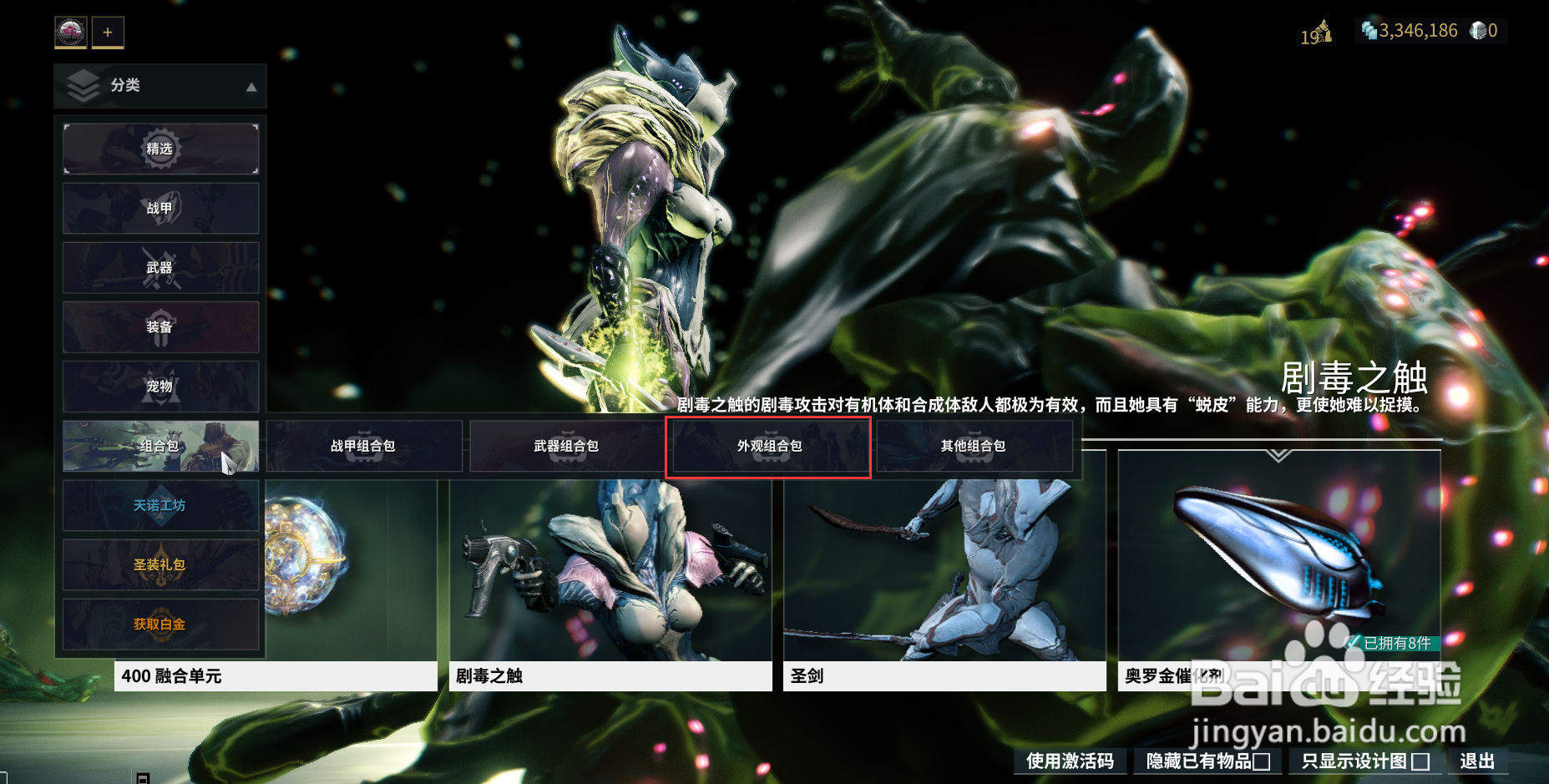Select the 组合包 sidebar category
The height and width of the screenshot is (784, 1549).
(159, 446)
